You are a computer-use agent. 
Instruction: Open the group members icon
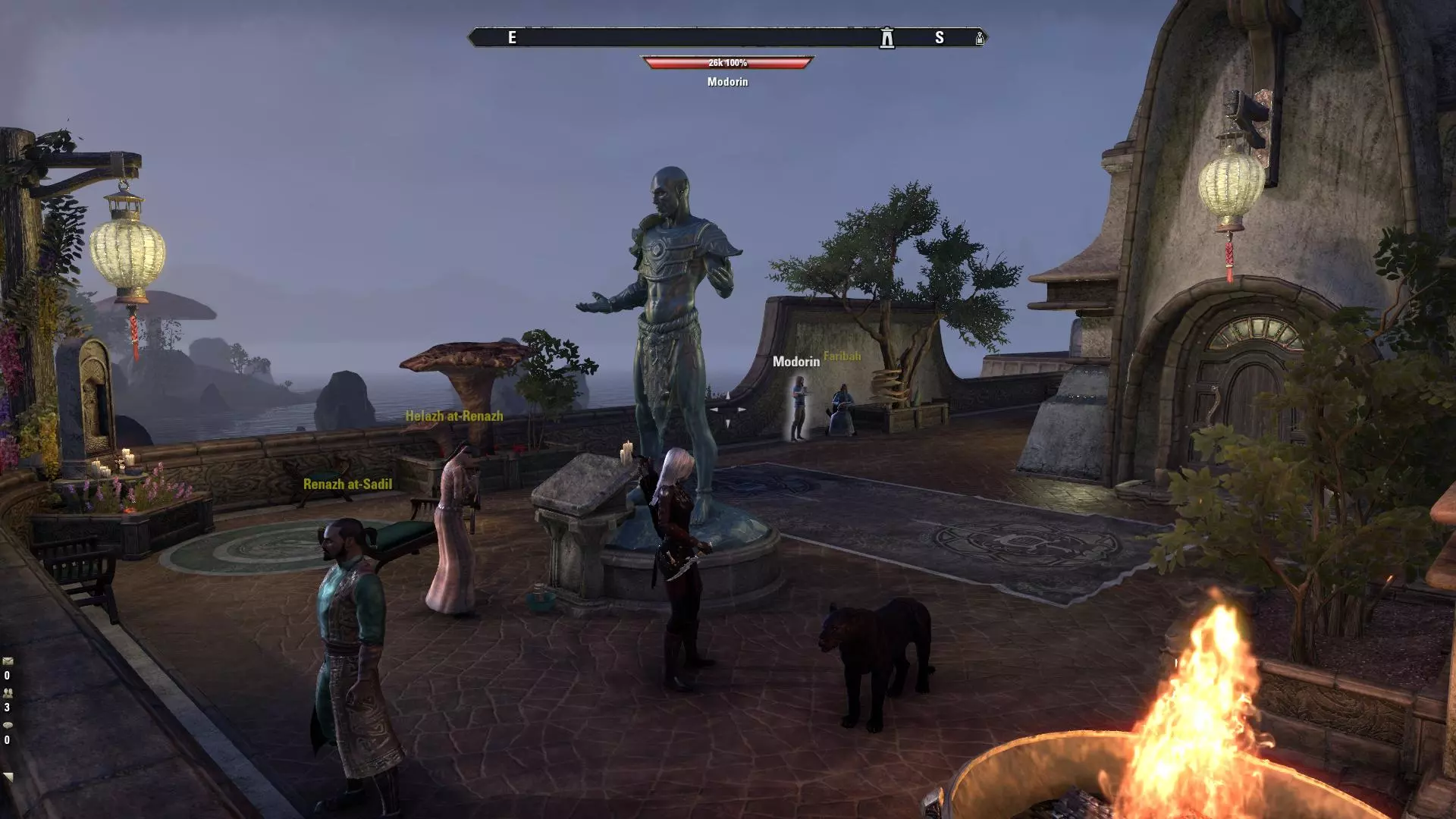8,693
